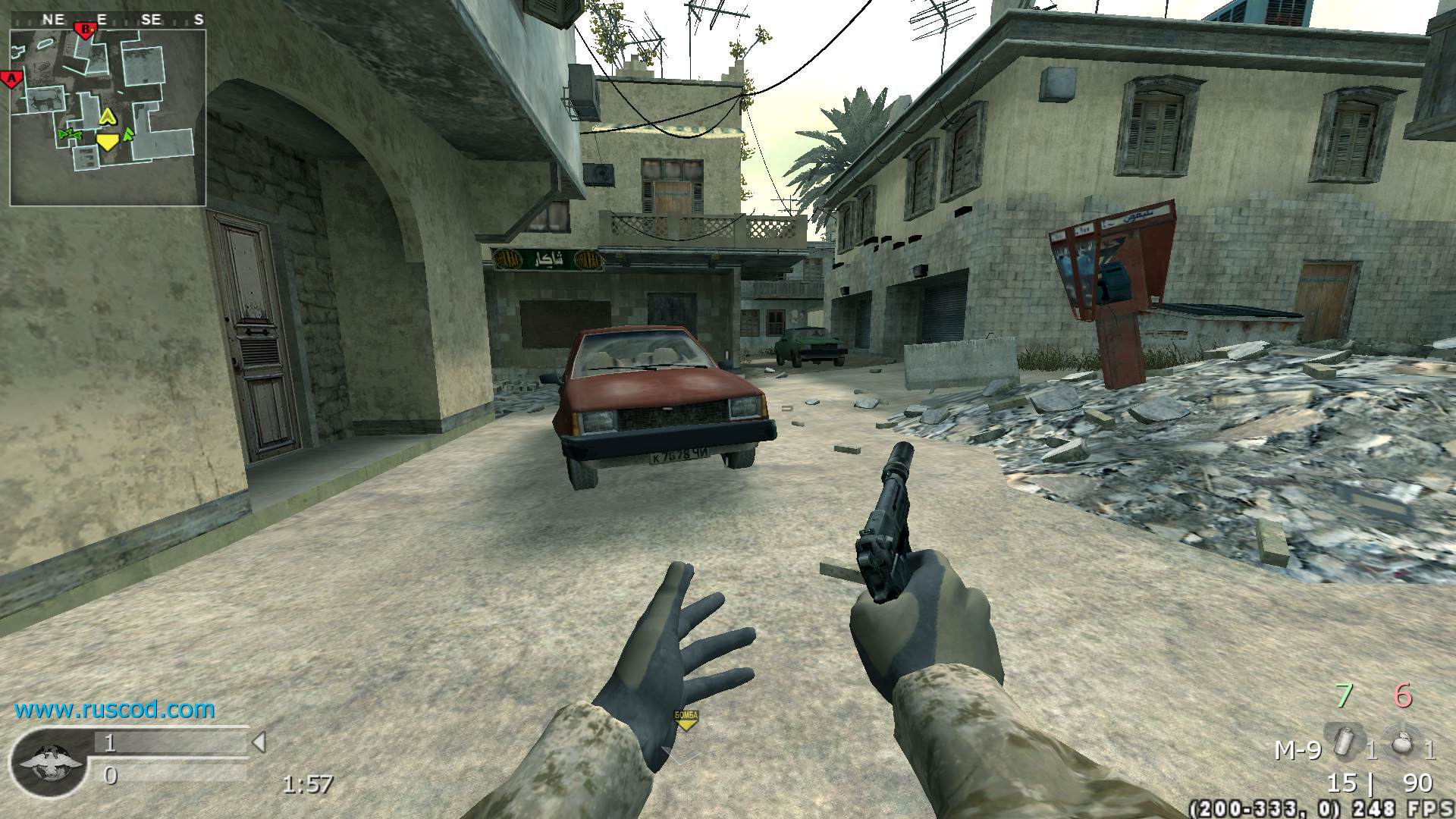This screenshot has width=1456, height=819.
Task: Select the objective A marker on minimap
Action: (x=11, y=78)
